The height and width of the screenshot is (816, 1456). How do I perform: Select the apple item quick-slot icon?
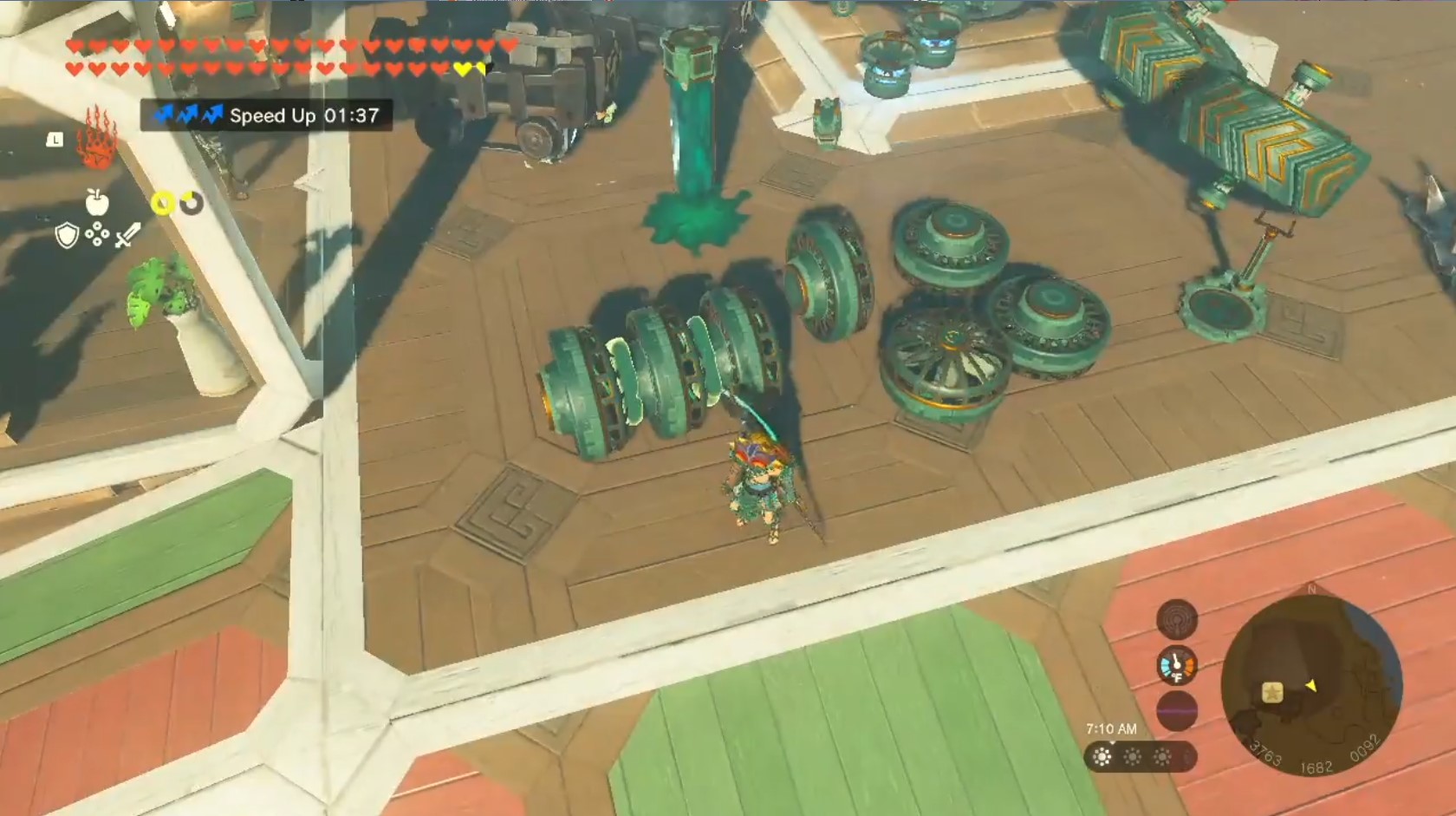pos(97,203)
